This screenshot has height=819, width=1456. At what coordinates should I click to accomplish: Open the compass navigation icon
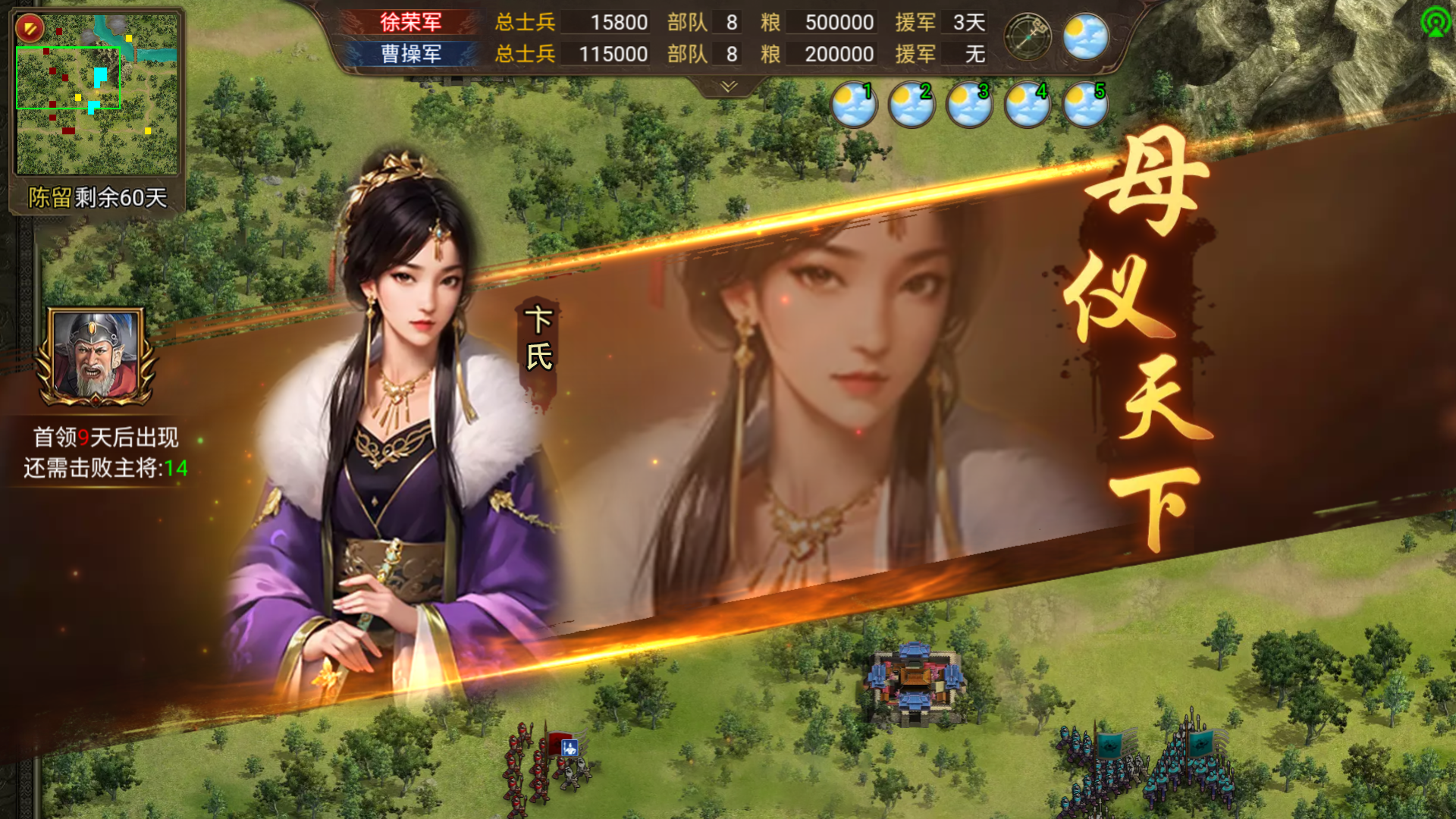(1029, 35)
